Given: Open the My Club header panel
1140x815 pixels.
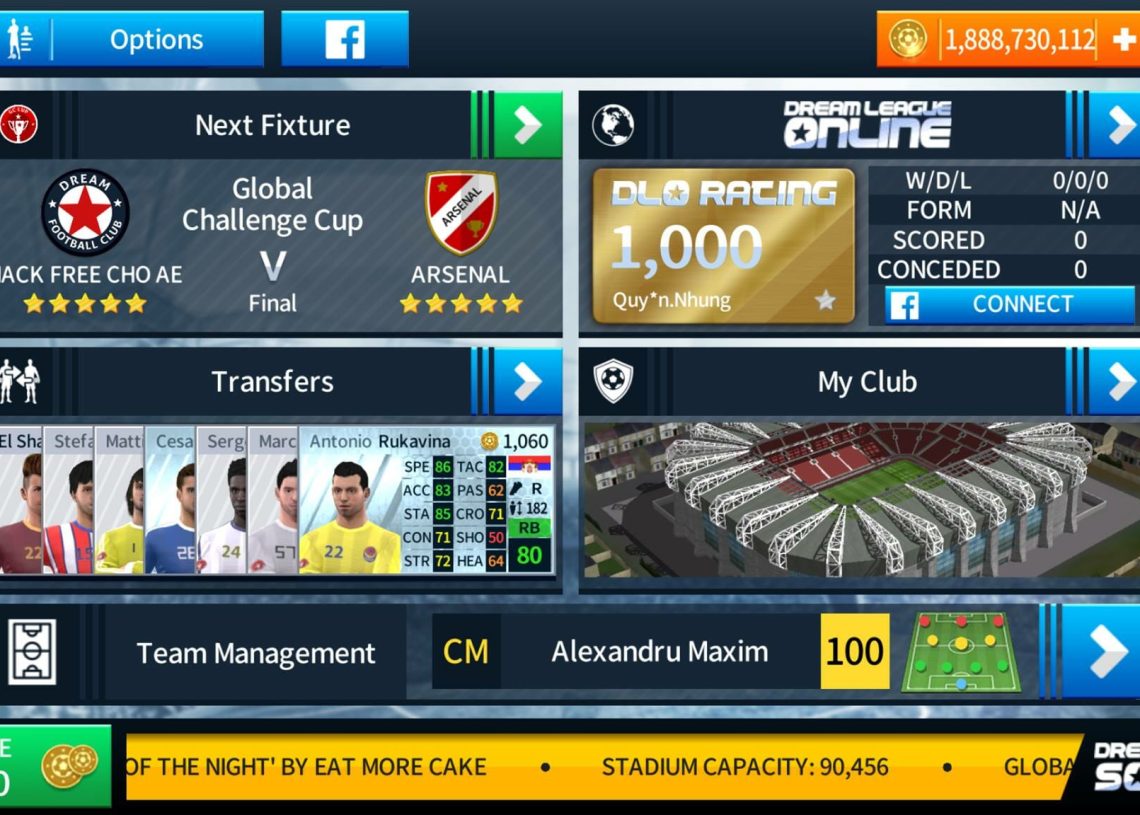Looking at the screenshot, I should [866, 381].
